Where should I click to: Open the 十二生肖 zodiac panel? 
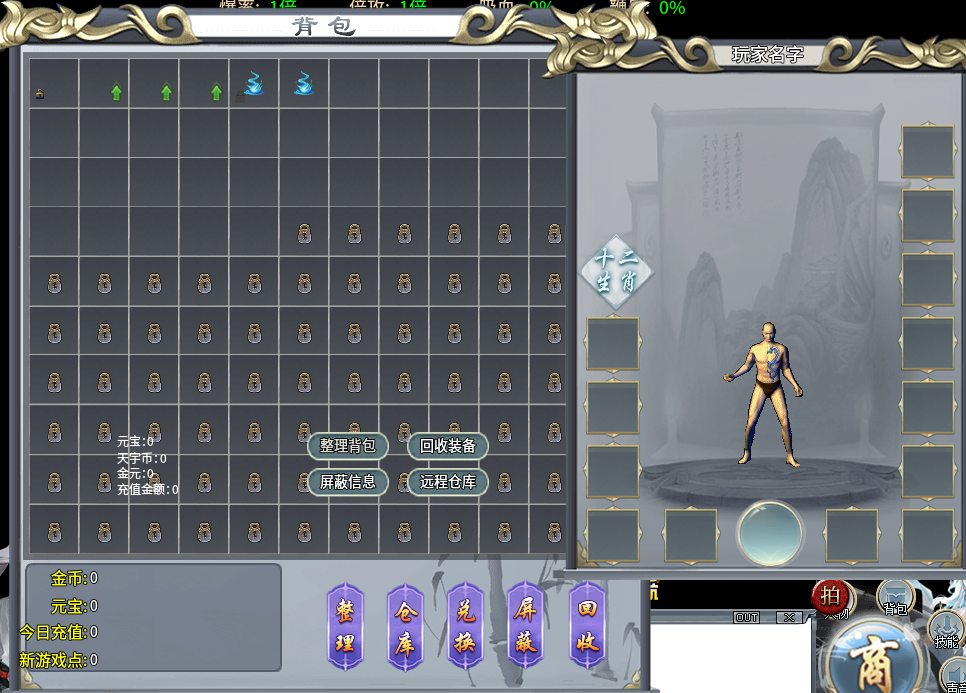pyautogui.click(x=617, y=270)
